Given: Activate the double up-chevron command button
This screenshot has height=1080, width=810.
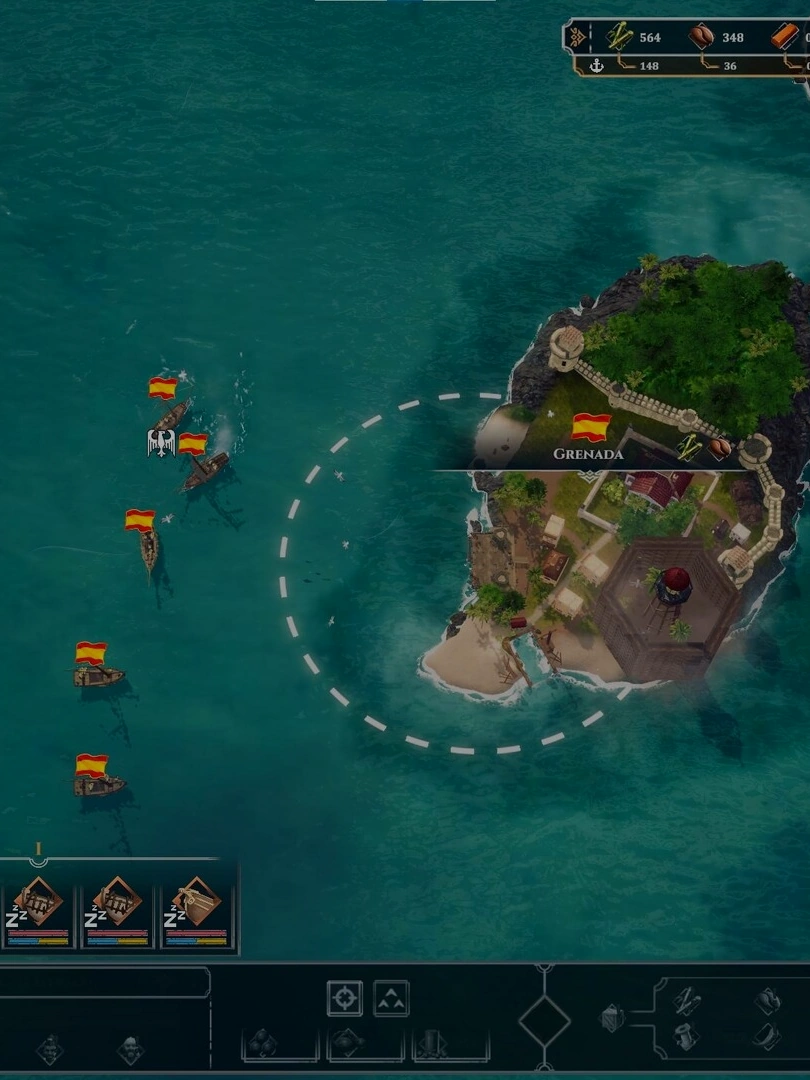Looking at the screenshot, I should (391, 998).
